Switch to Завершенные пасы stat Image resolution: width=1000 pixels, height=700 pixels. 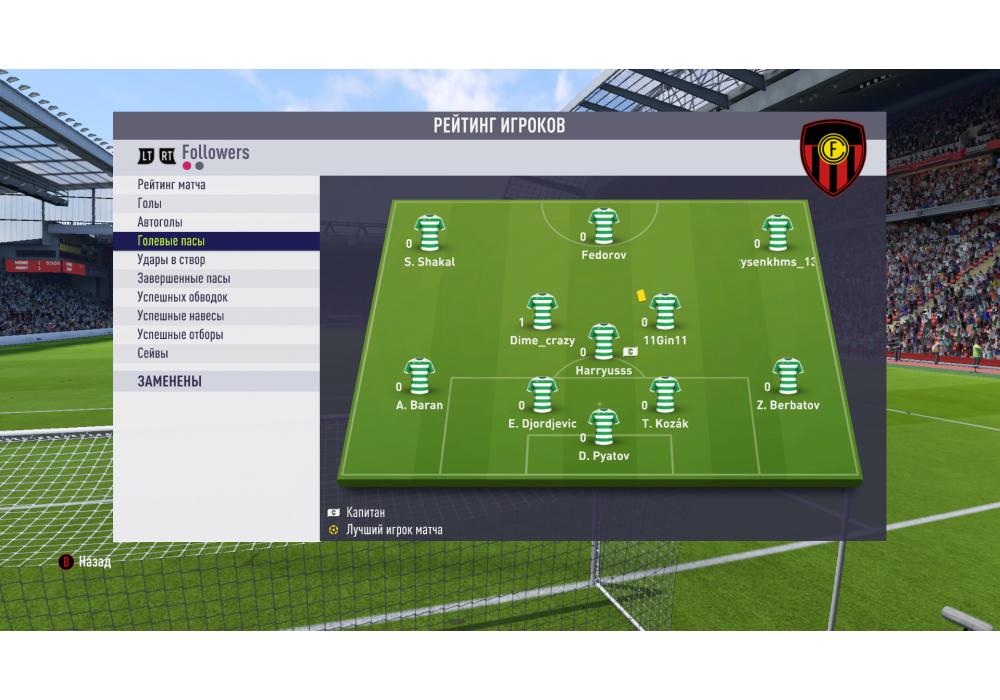215,279
